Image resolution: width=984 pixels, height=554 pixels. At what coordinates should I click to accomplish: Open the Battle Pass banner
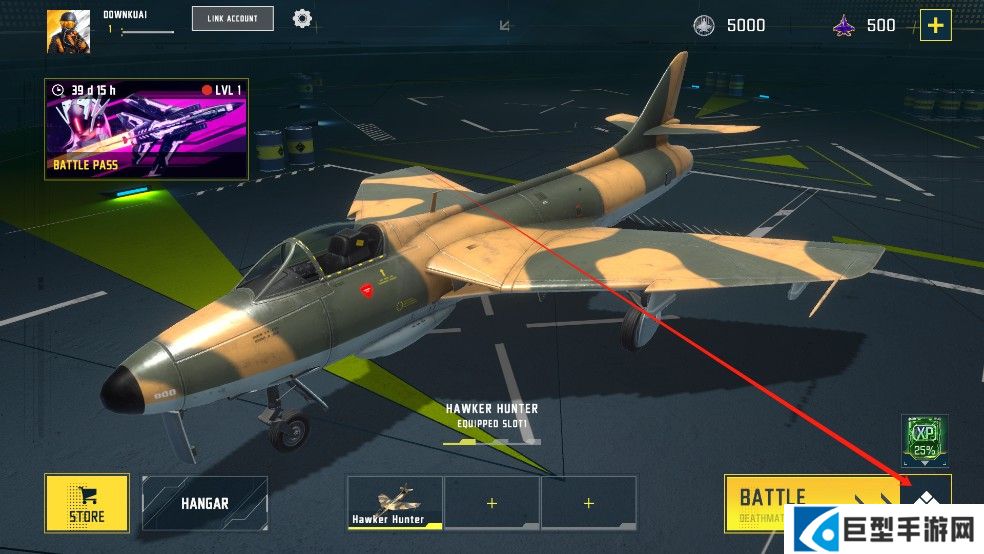[146, 129]
